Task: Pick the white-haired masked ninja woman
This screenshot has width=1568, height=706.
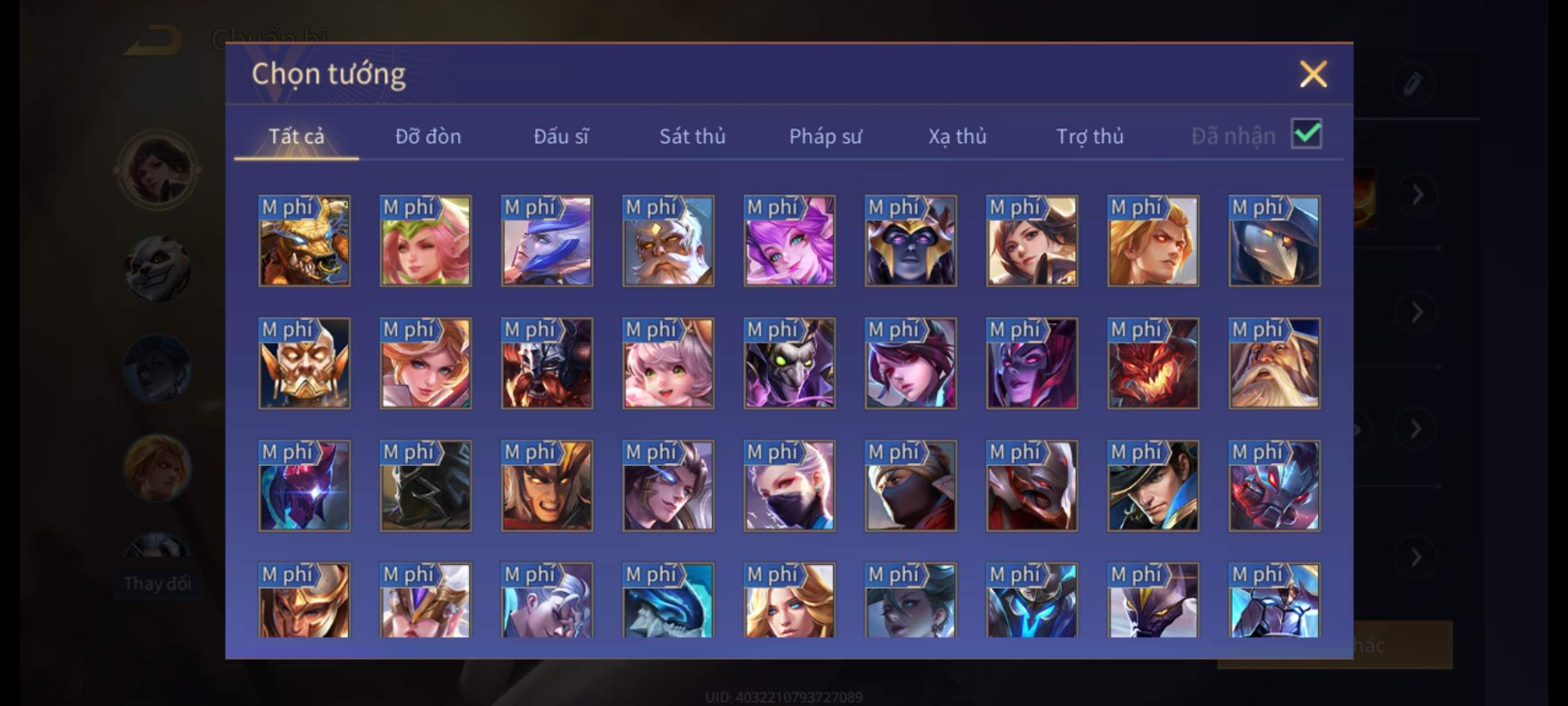Action: click(x=789, y=486)
